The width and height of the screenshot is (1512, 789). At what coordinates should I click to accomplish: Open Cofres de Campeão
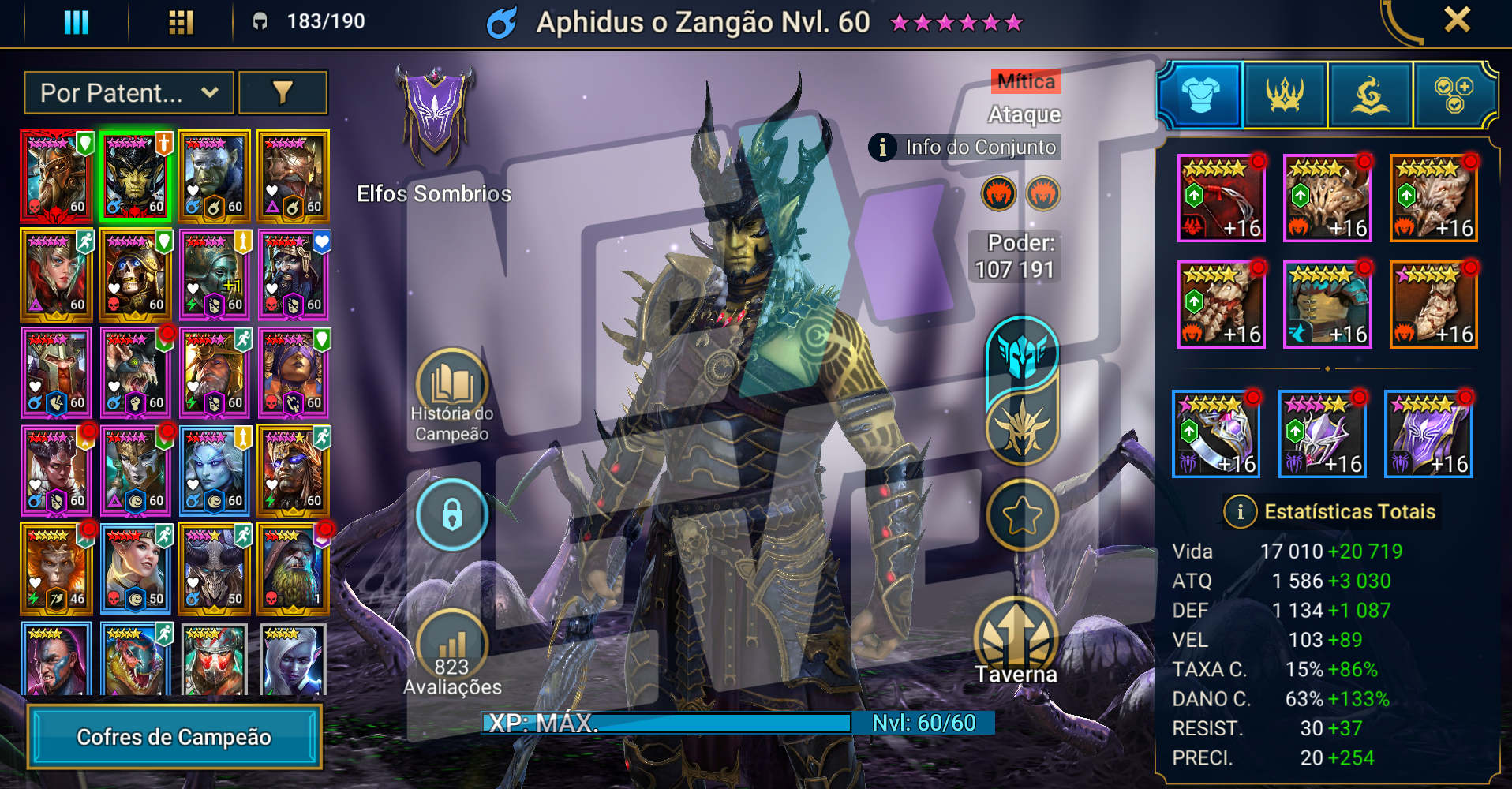pos(174,737)
